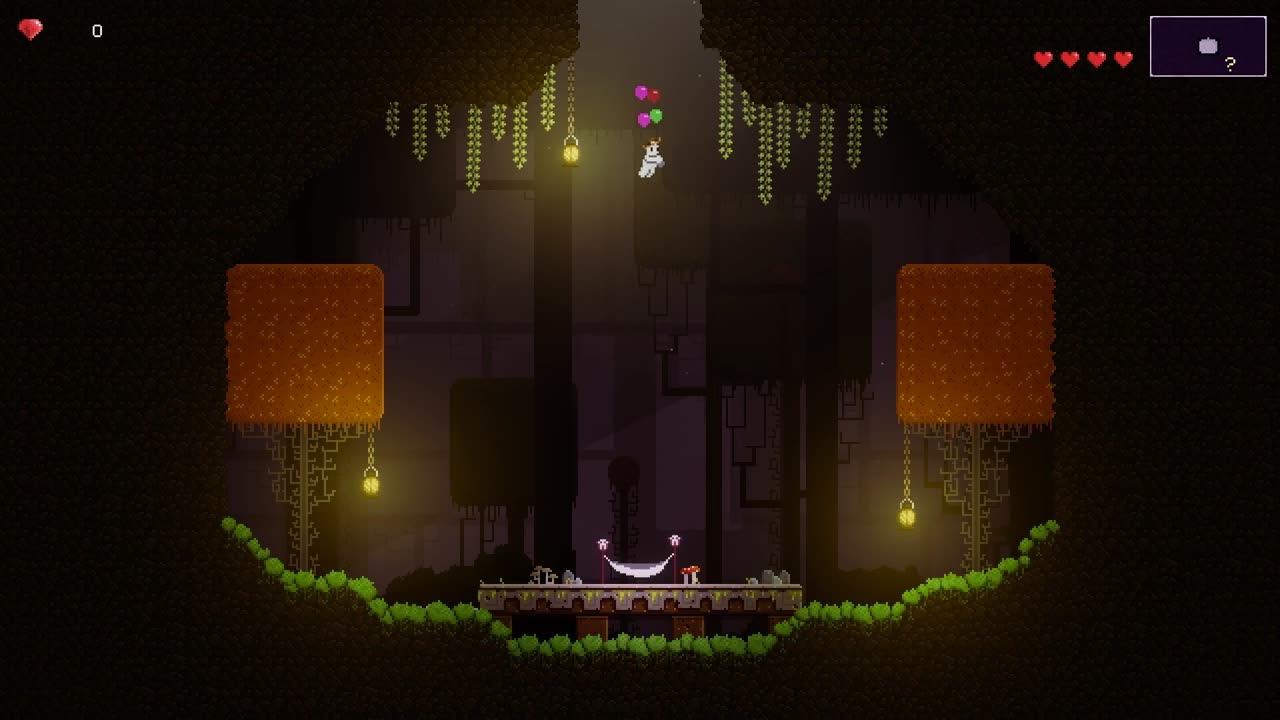
Task: Click the red gem currency icon
Action: (x=30, y=30)
